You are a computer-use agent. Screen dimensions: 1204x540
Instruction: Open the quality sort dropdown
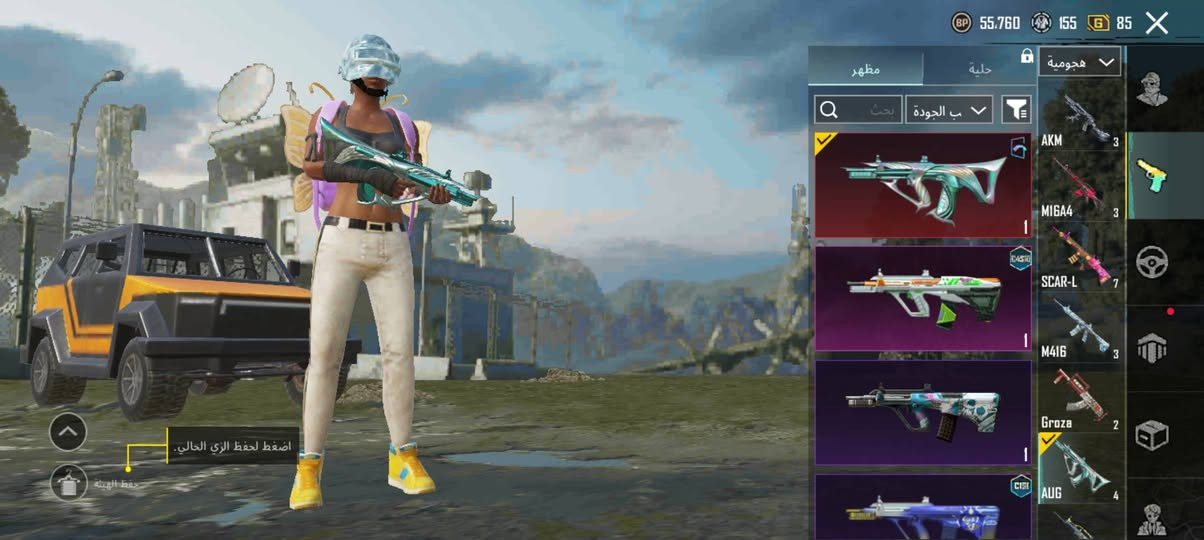[949, 109]
